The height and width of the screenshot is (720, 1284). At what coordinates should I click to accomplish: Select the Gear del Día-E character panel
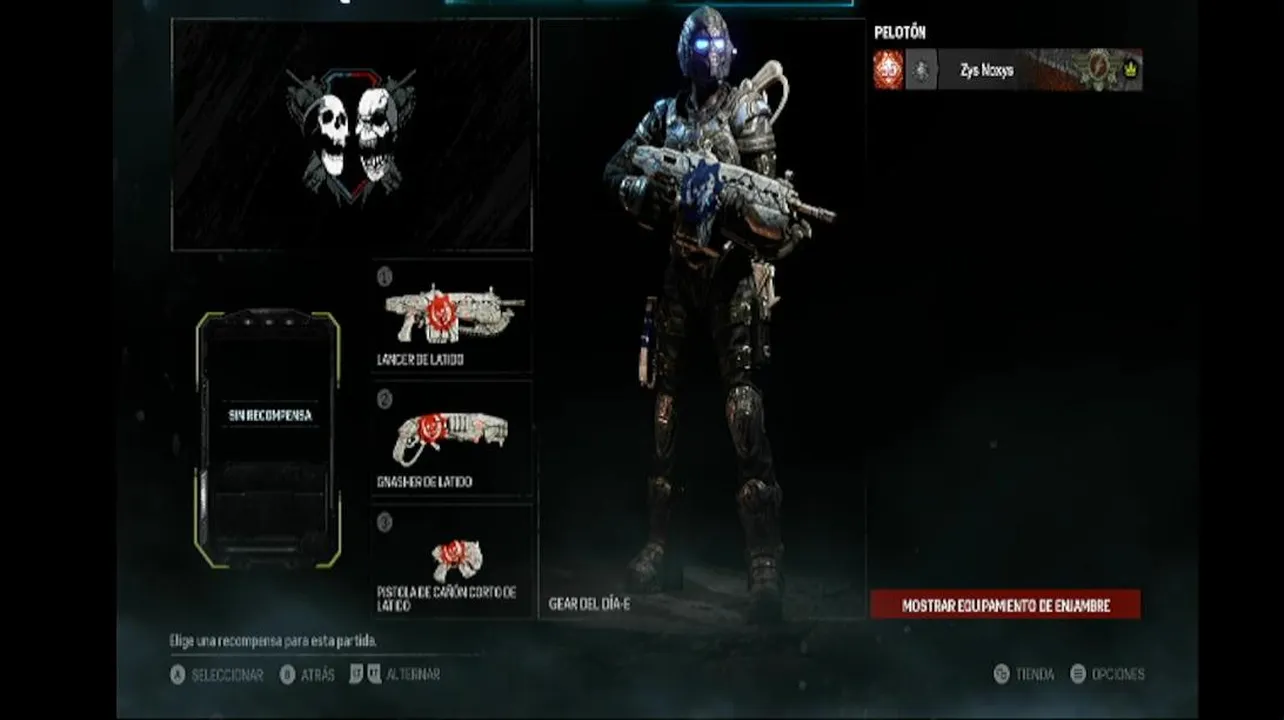[x=701, y=318]
